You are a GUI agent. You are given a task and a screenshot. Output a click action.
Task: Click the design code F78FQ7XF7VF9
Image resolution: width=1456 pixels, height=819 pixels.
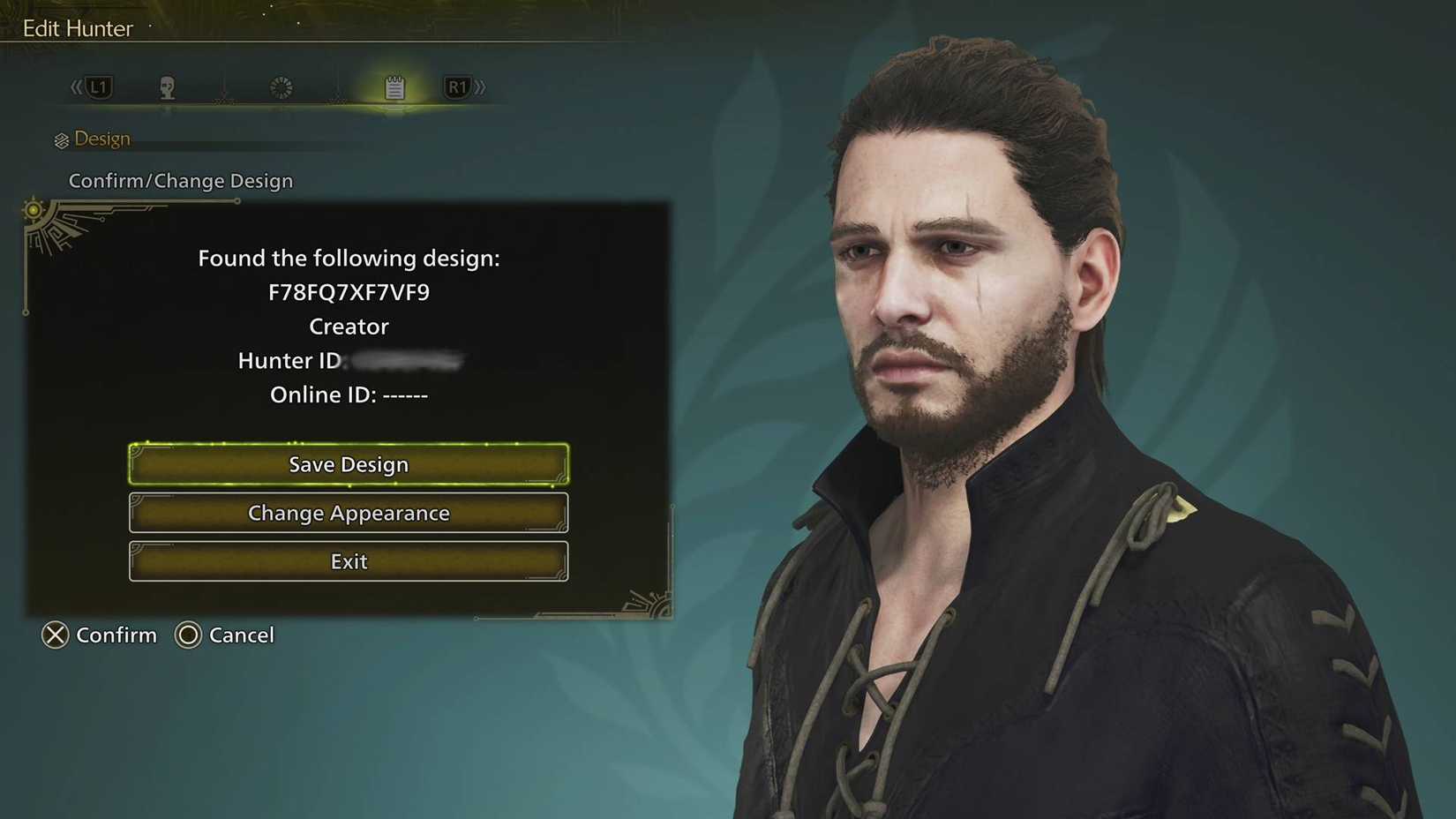click(349, 292)
